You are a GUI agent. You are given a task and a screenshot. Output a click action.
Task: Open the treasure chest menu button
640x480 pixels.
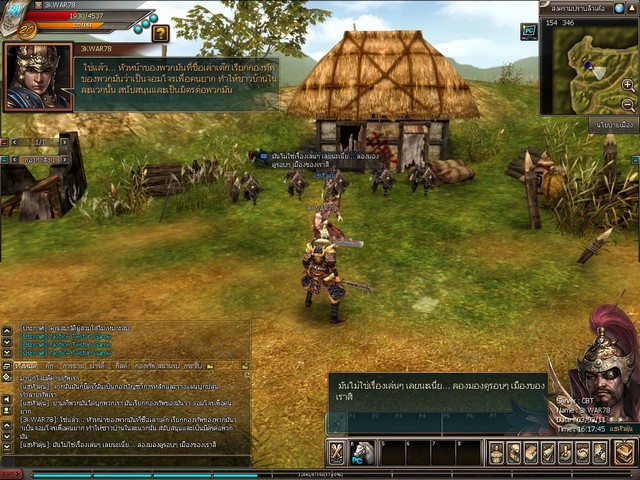pos(625,452)
